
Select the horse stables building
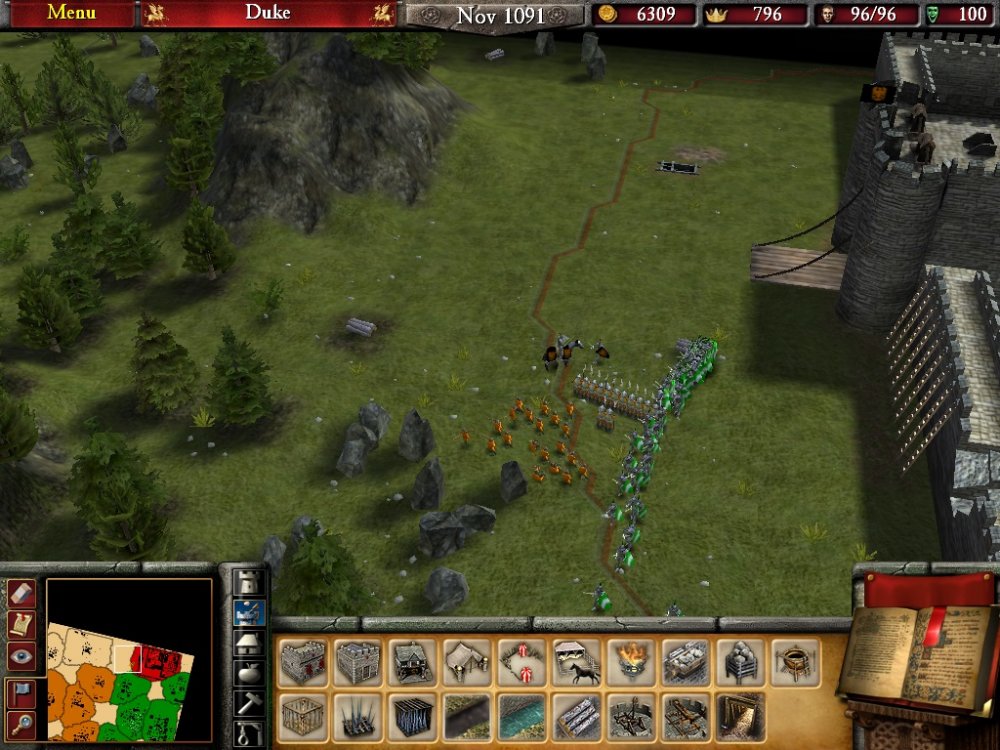point(577,663)
